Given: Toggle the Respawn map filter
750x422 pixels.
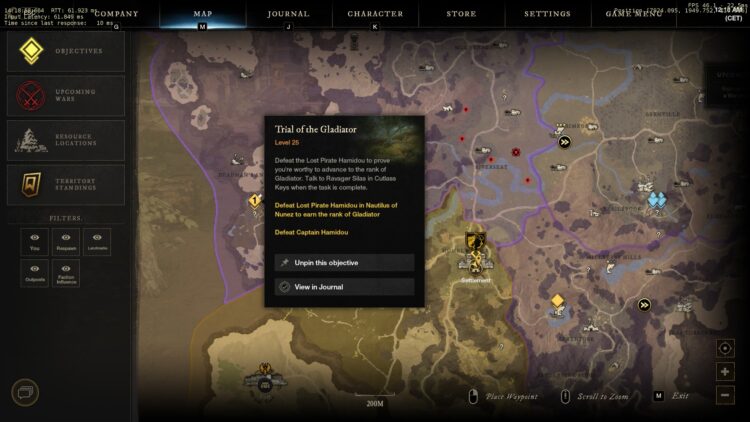Looking at the screenshot, I should 66,243.
